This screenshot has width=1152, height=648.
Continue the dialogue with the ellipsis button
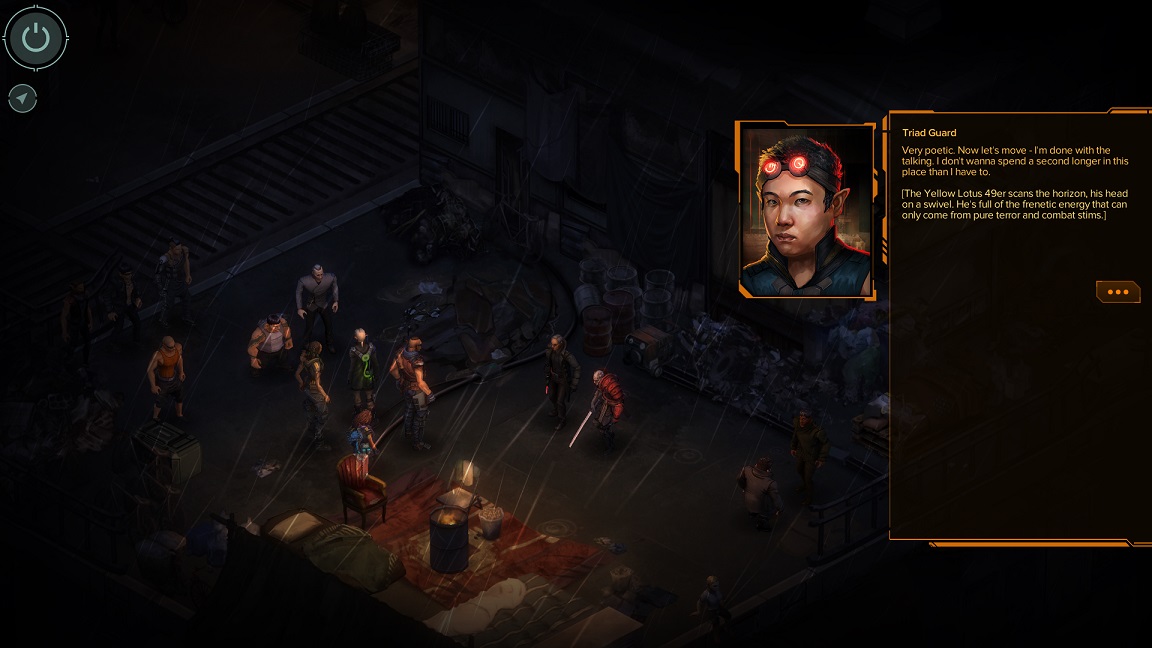point(1117,292)
